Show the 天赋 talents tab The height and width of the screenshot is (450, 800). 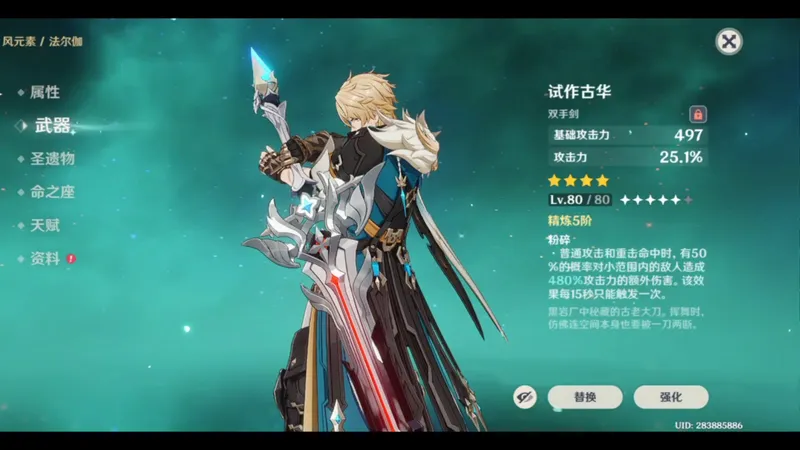click(x=44, y=225)
